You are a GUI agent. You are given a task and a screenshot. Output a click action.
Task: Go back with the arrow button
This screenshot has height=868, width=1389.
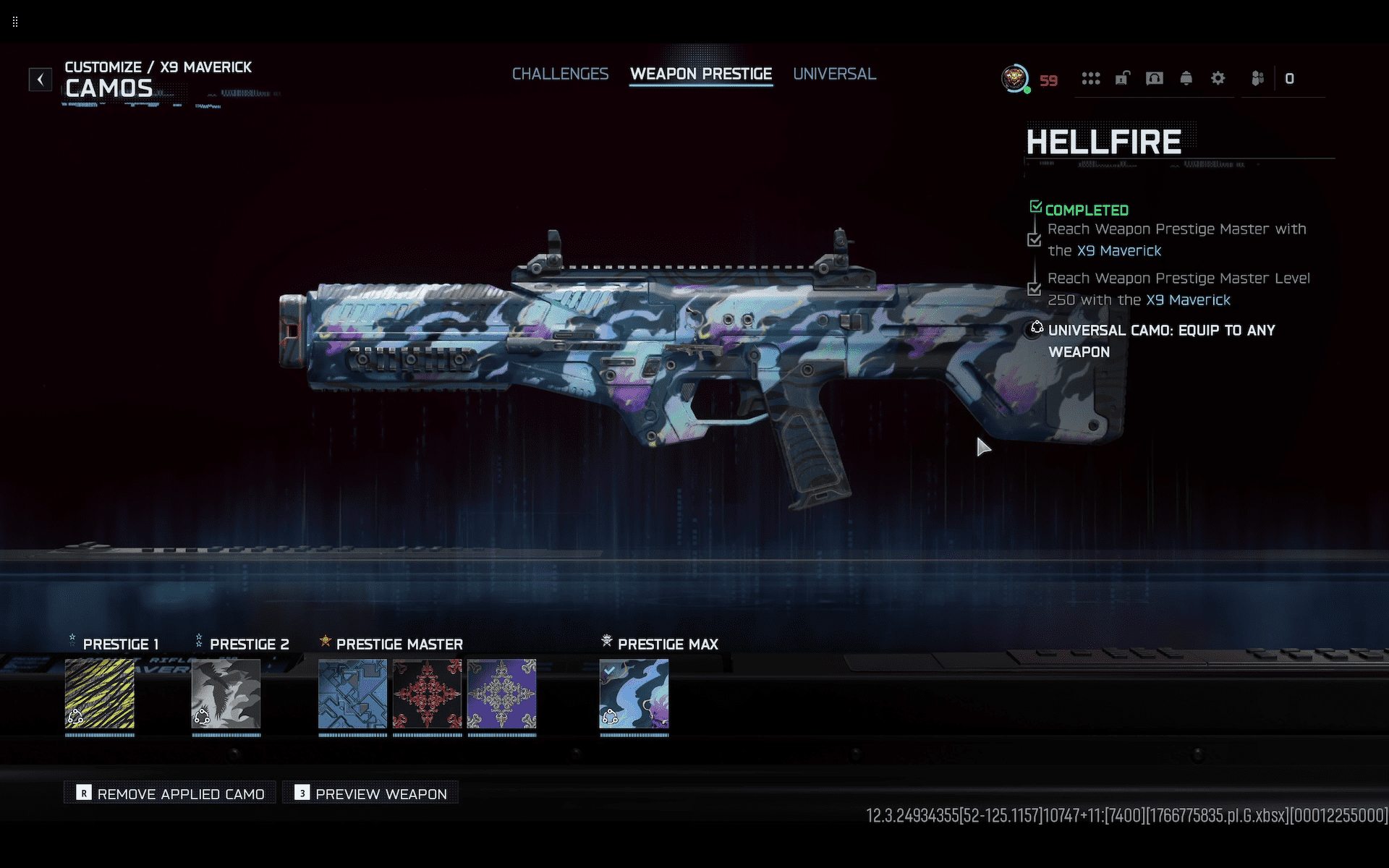pyautogui.click(x=41, y=79)
